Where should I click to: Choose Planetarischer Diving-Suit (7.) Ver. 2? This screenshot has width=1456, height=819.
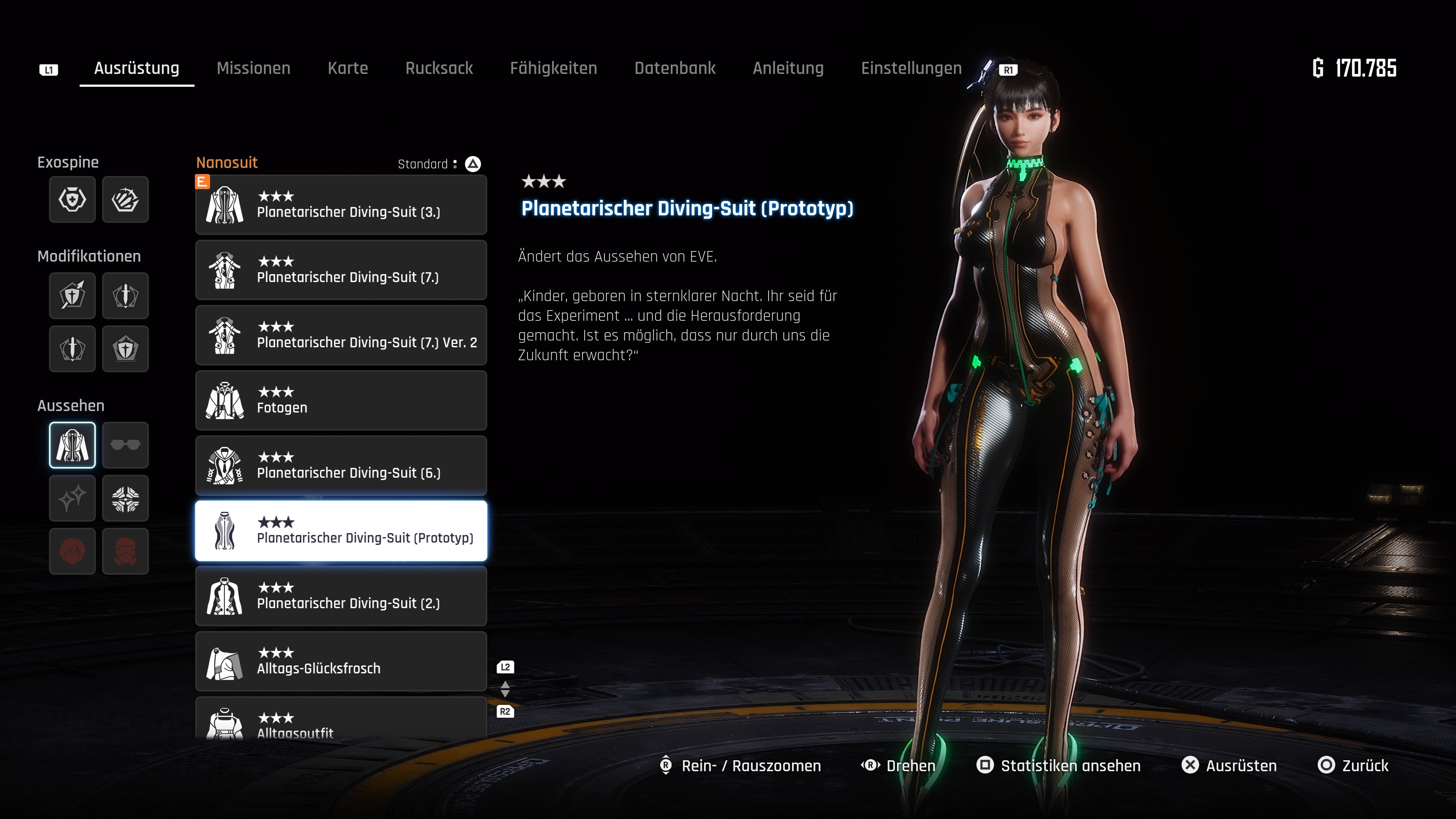pyautogui.click(x=341, y=336)
